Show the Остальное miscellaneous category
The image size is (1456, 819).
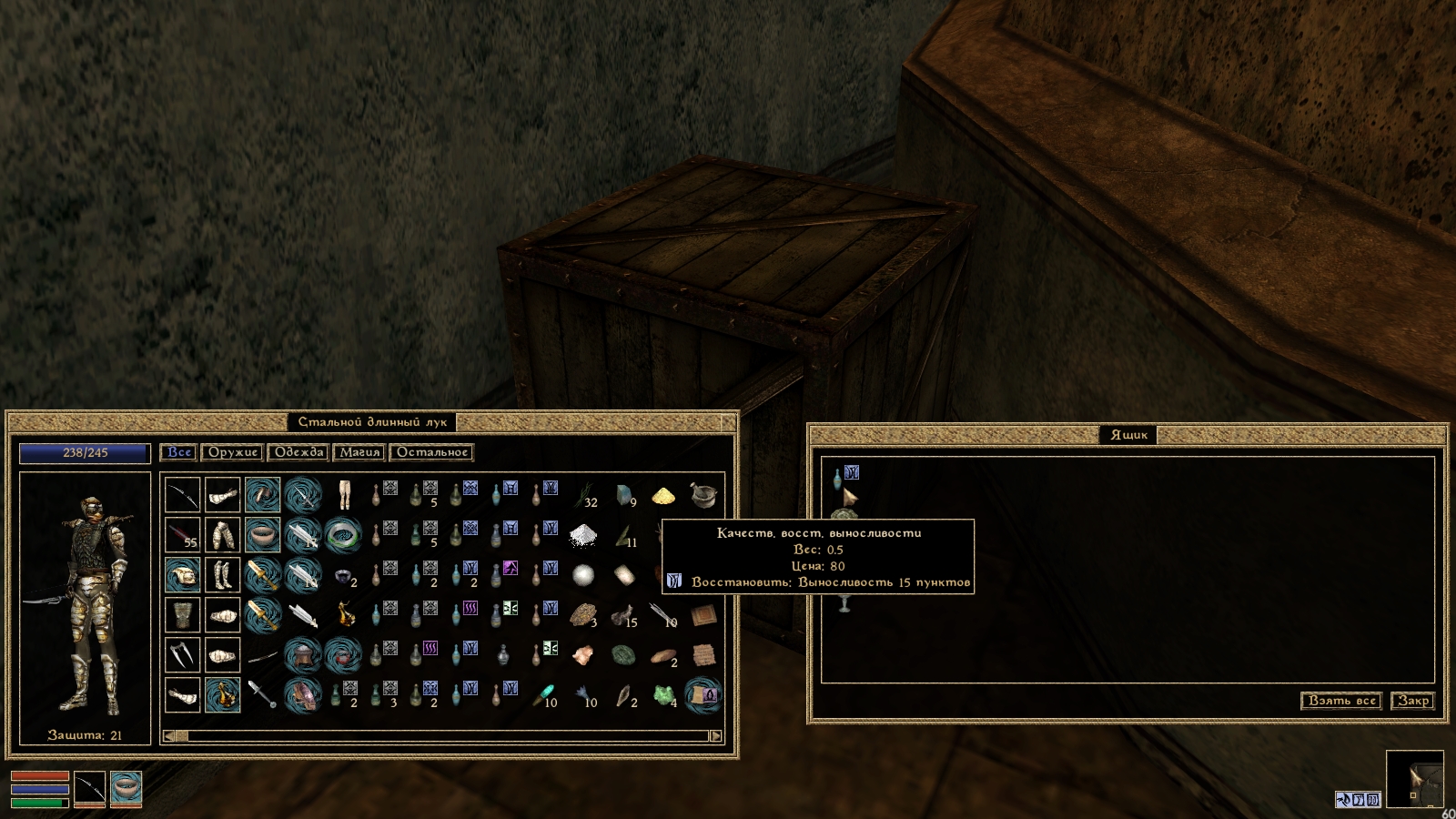tap(431, 452)
